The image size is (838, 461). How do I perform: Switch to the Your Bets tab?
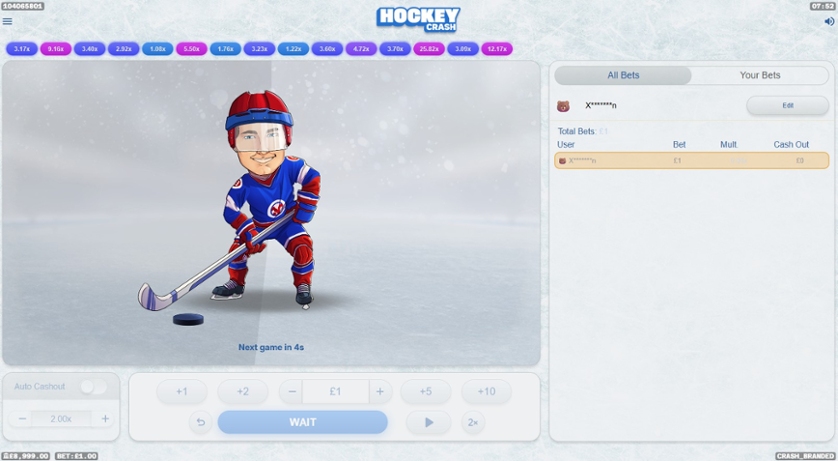tap(759, 75)
